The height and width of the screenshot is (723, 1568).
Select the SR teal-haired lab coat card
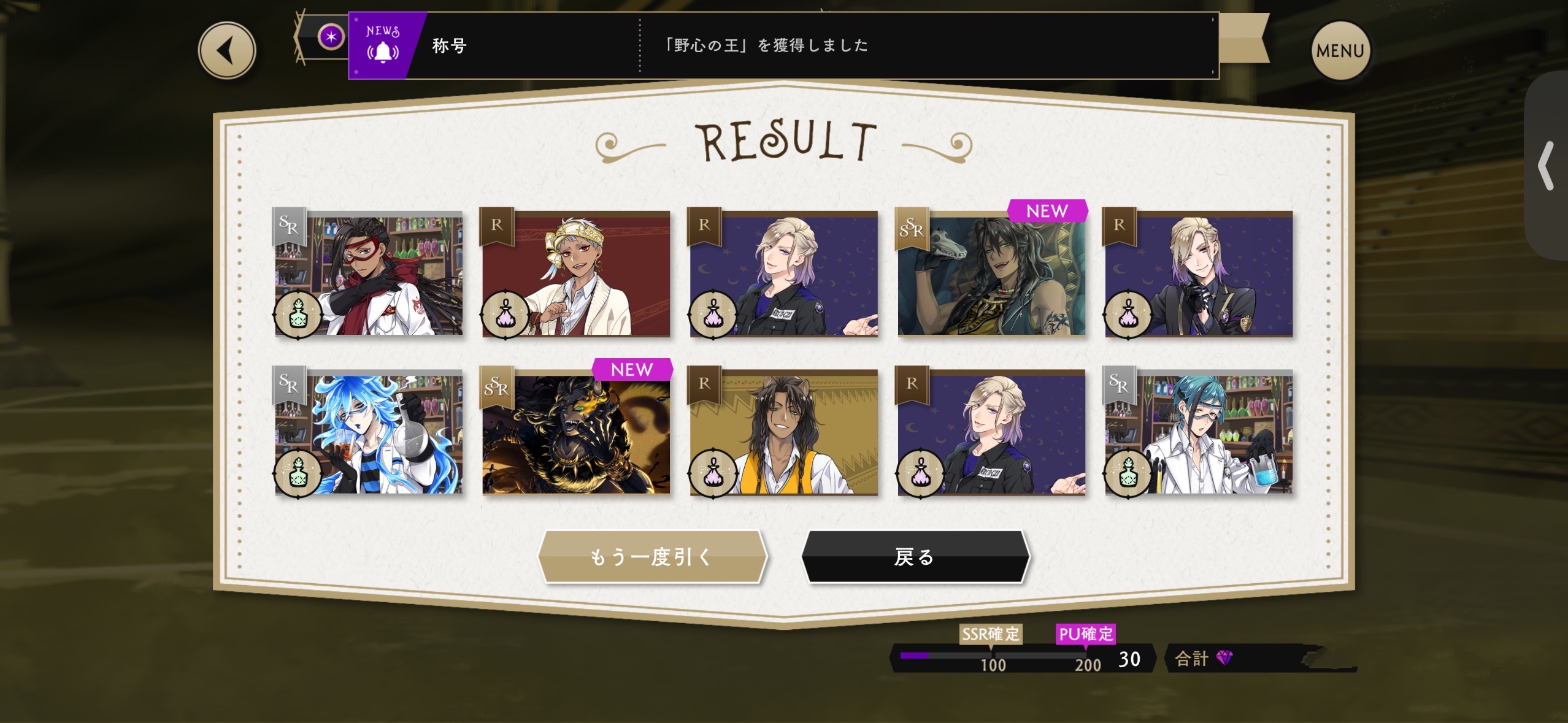pos(1199,433)
